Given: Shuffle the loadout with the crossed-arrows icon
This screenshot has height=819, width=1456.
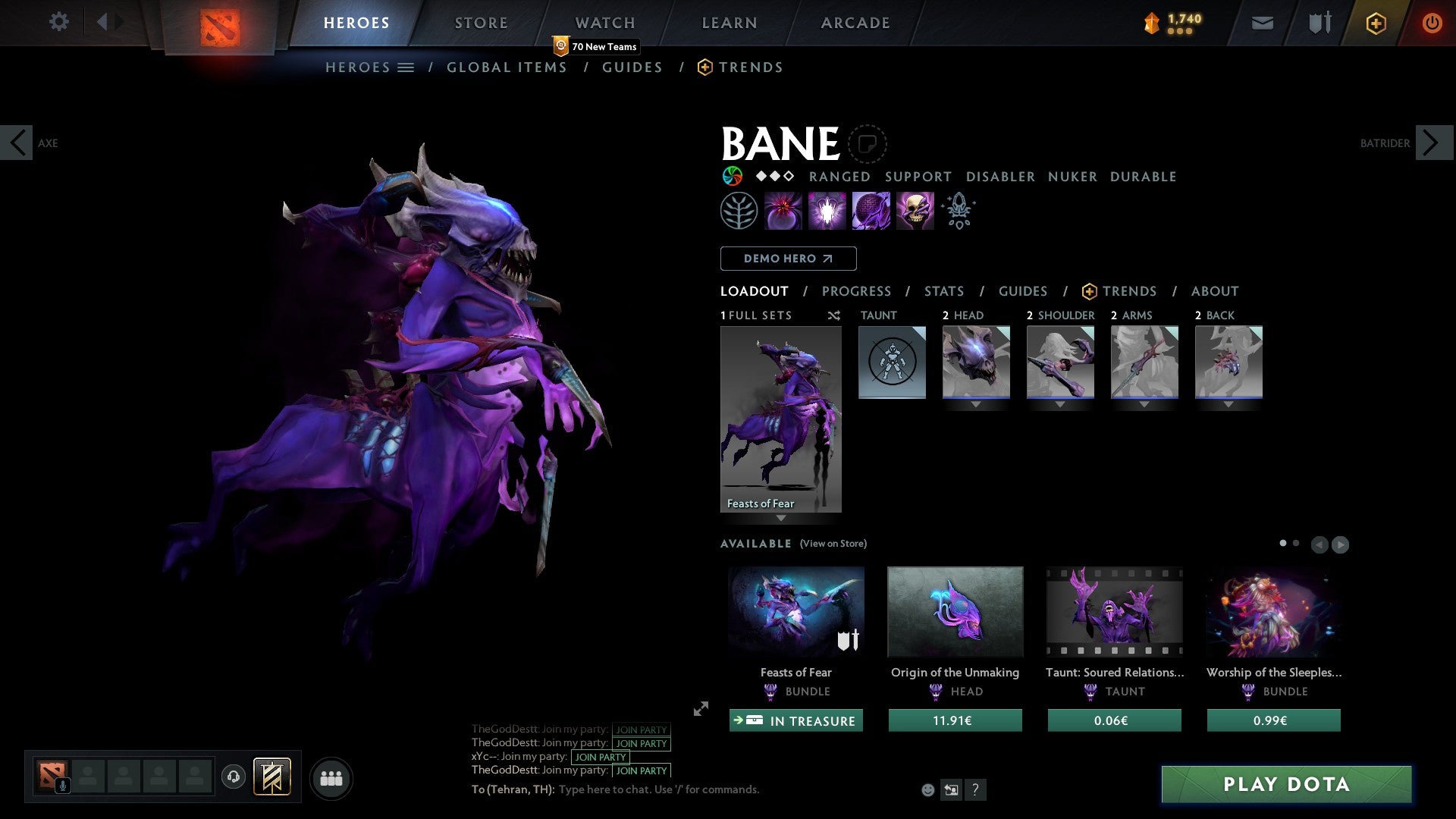Looking at the screenshot, I should point(833,315).
